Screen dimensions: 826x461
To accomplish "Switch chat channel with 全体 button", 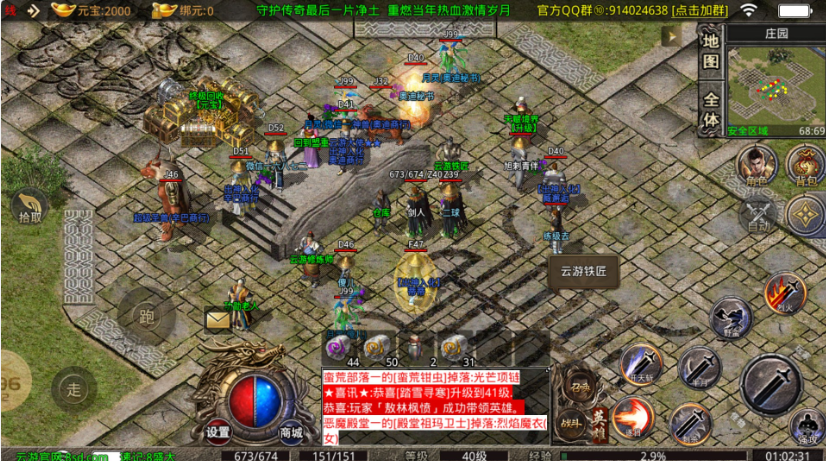I will click(710, 110).
